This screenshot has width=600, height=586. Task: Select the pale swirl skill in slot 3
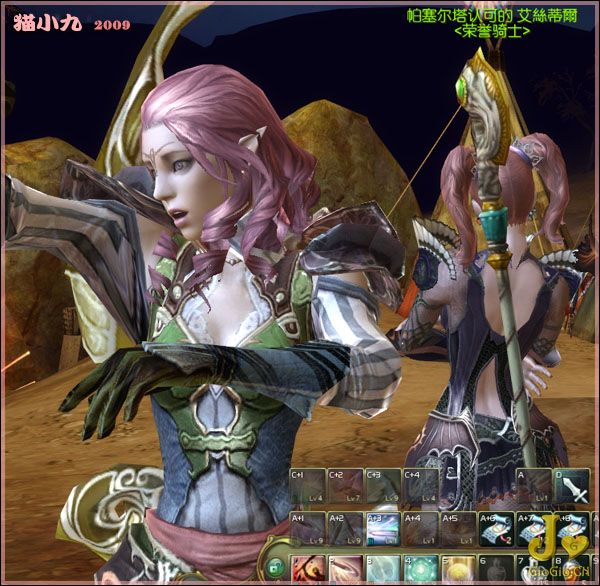pos(382,570)
